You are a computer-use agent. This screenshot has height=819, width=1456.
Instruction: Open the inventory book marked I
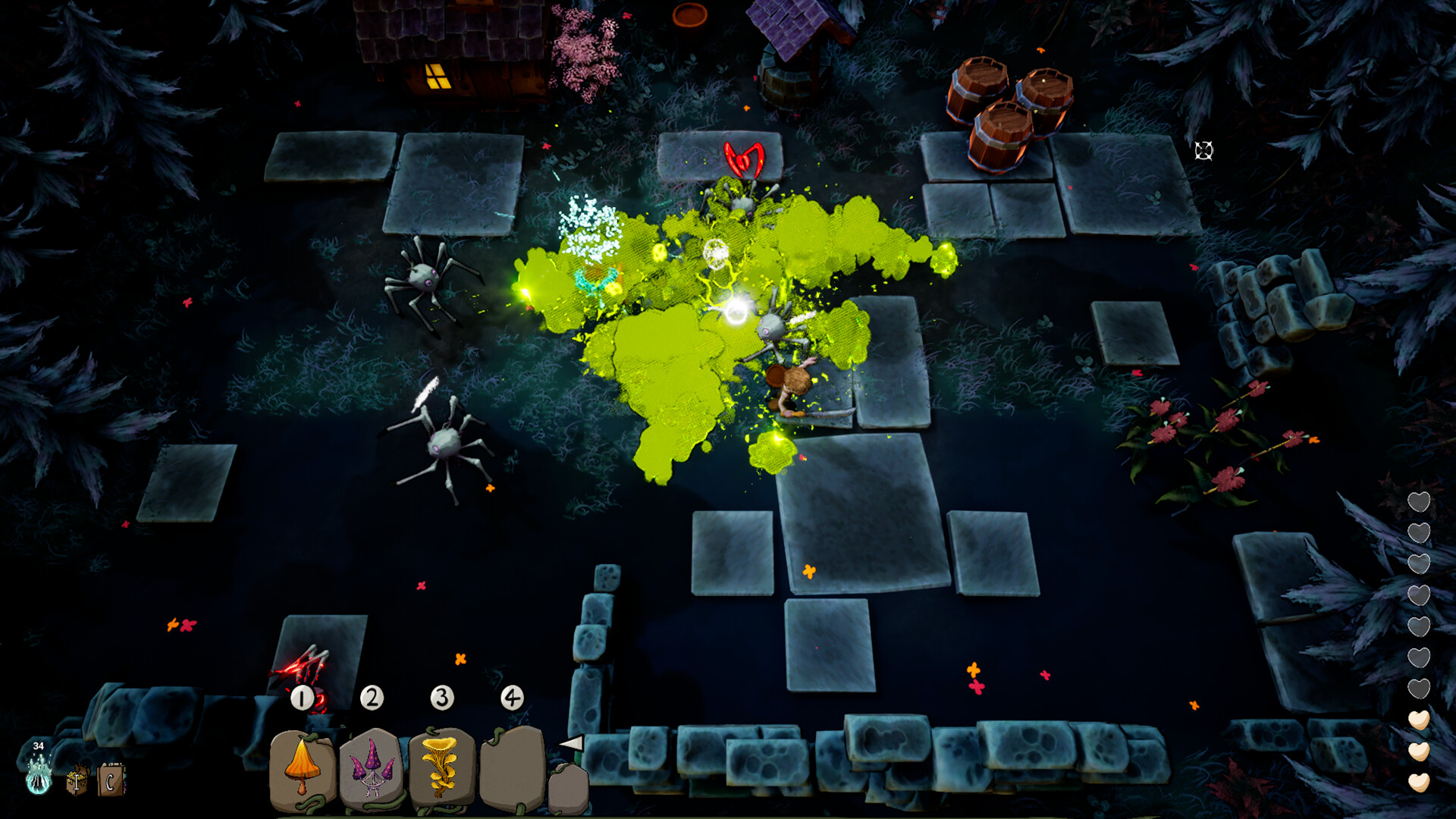pos(78,781)
